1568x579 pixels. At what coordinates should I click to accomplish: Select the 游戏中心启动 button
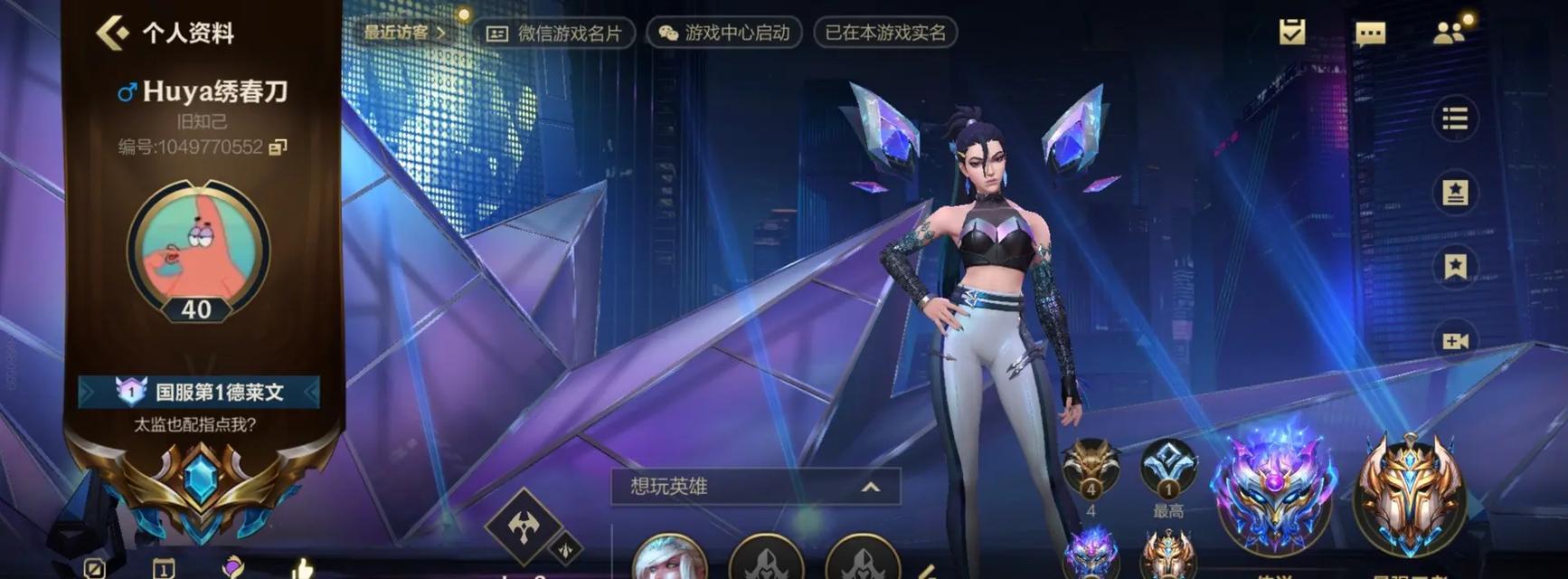click(723, 33)
